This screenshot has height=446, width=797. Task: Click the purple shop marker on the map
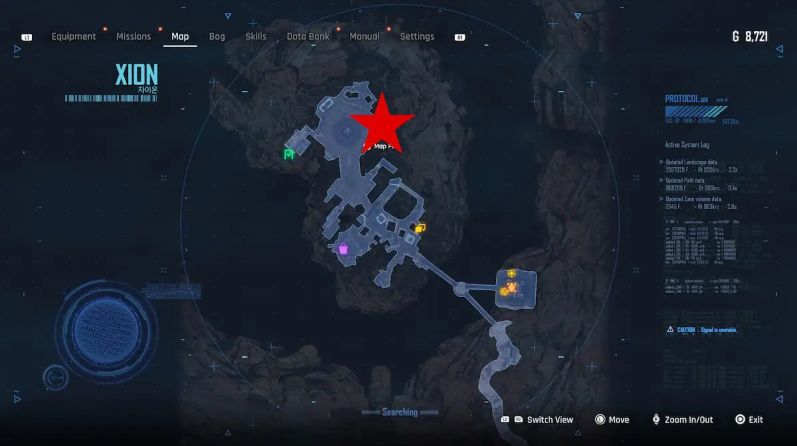342,249
